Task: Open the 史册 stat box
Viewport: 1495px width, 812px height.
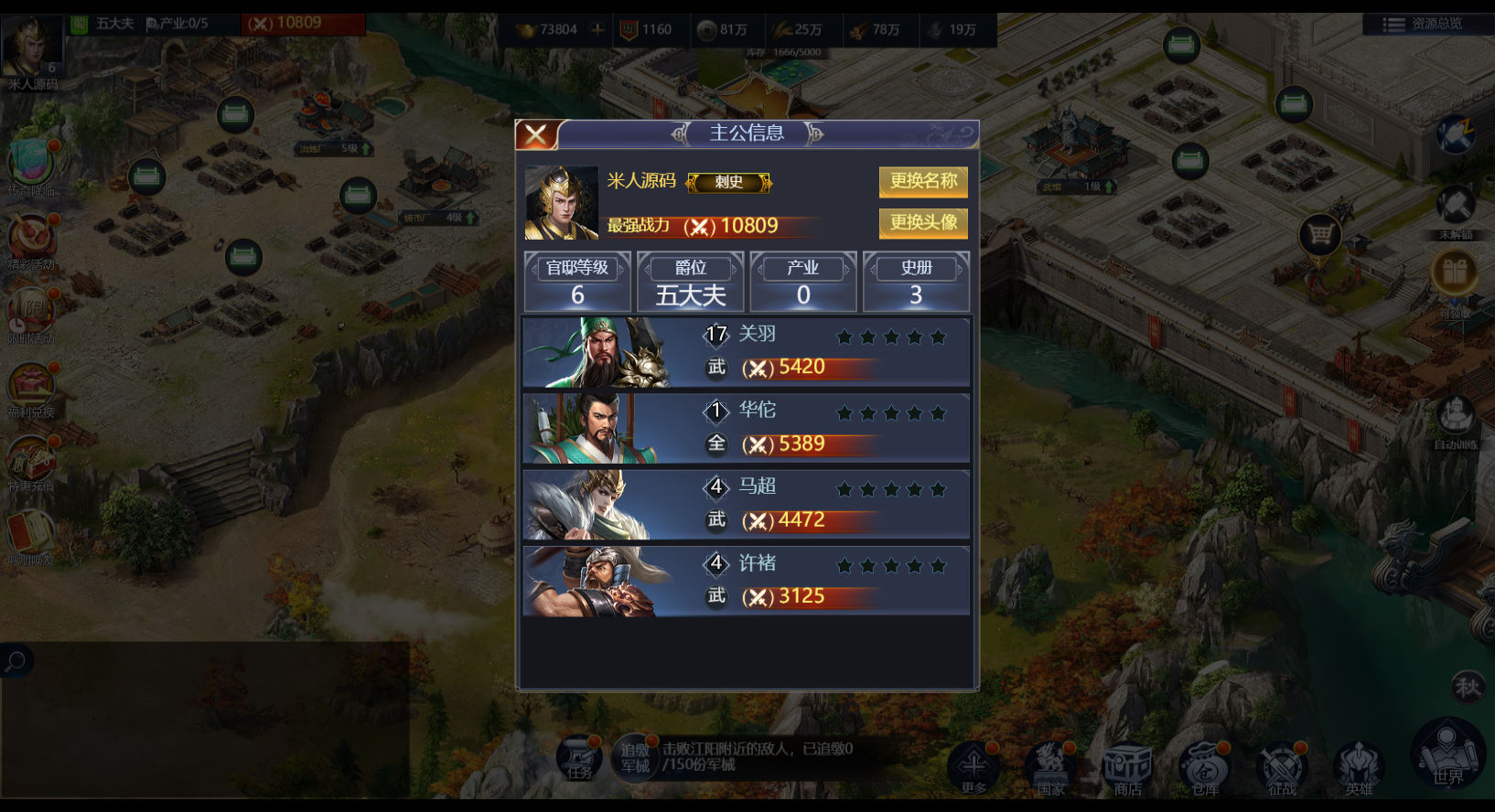Action: click(x=916, y=282)
